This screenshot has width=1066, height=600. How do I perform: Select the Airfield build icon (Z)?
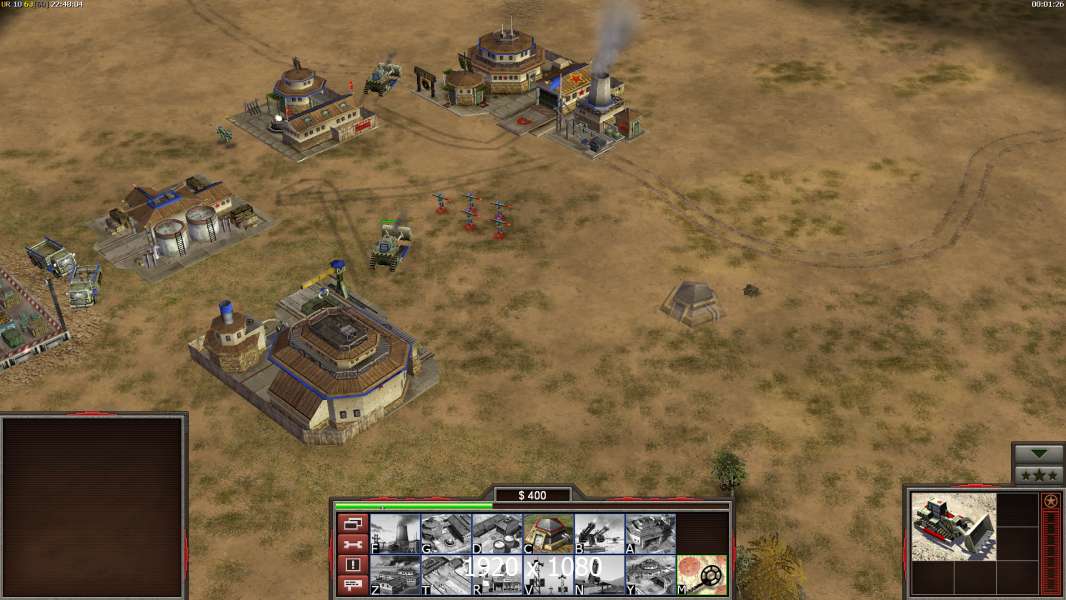pos(395,575)
